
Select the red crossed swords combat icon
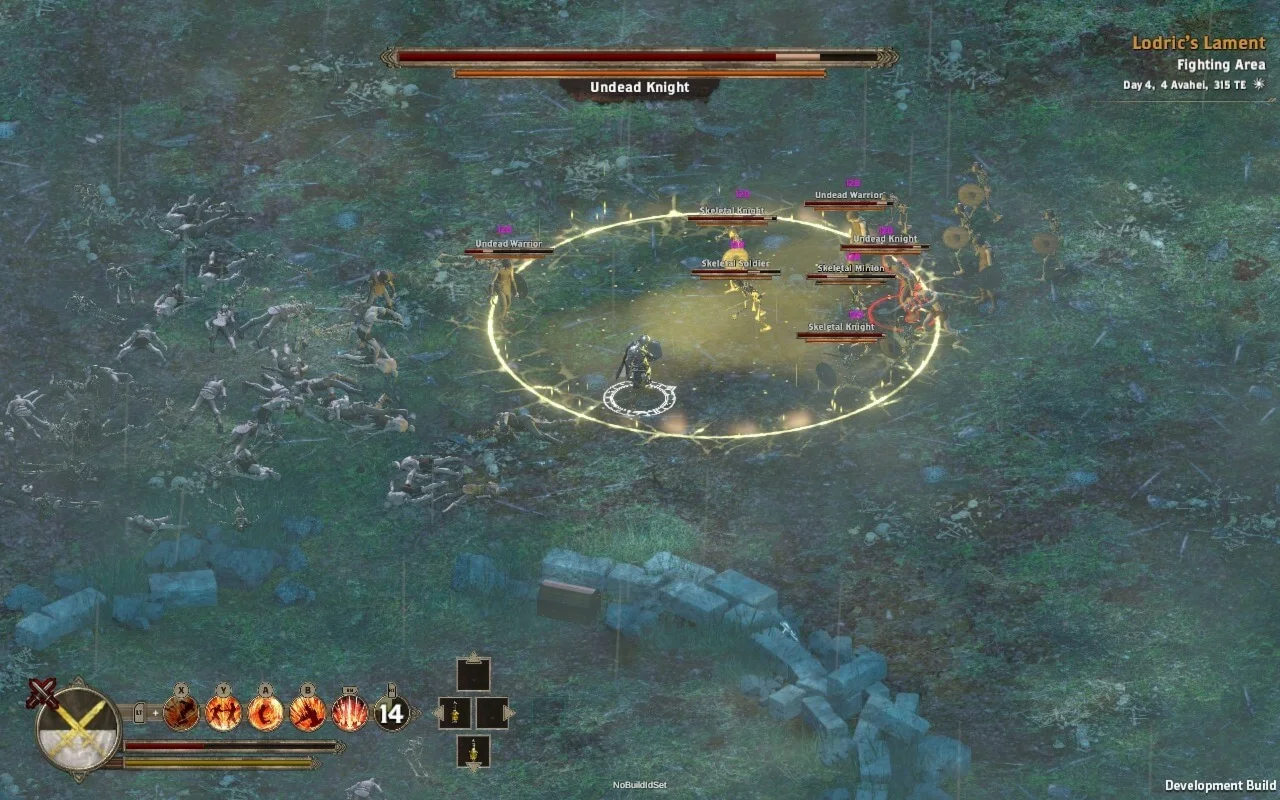tap(42, 692)
